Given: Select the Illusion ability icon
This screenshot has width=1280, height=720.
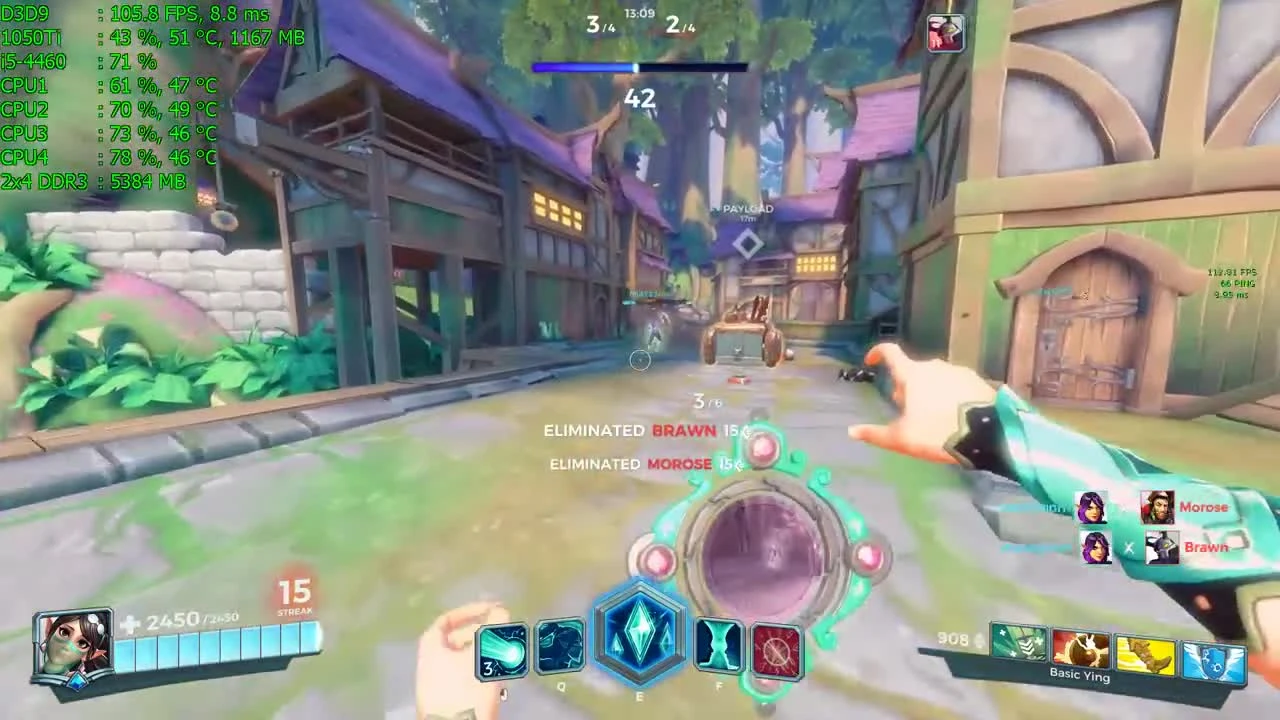Looking at the screenshot, I should click(503, 648).
